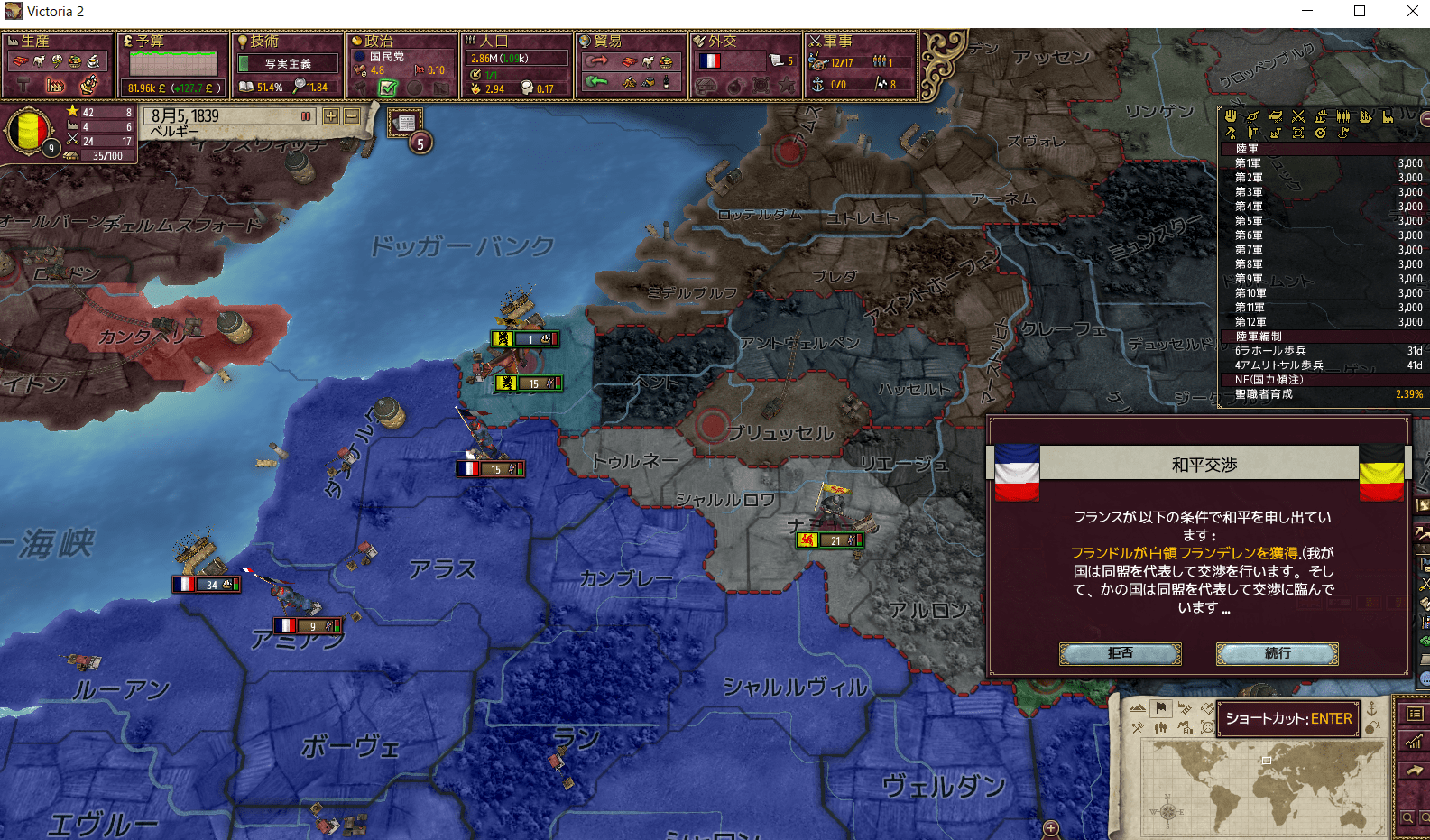Open the ledger with the list icon on right sidebar
This screenshot has height=840, width=1430.
click(x=1415, y=713)
